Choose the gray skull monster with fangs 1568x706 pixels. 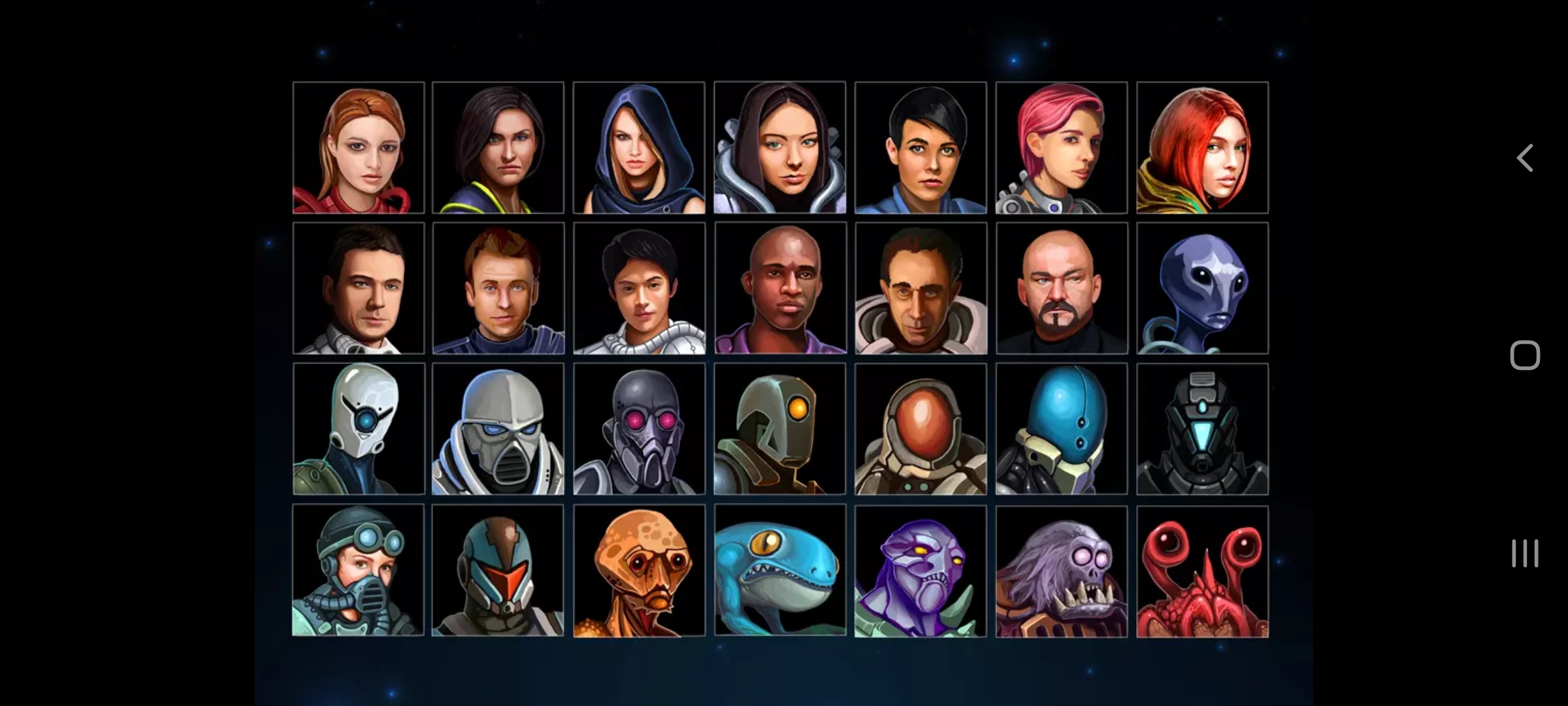1062,571
